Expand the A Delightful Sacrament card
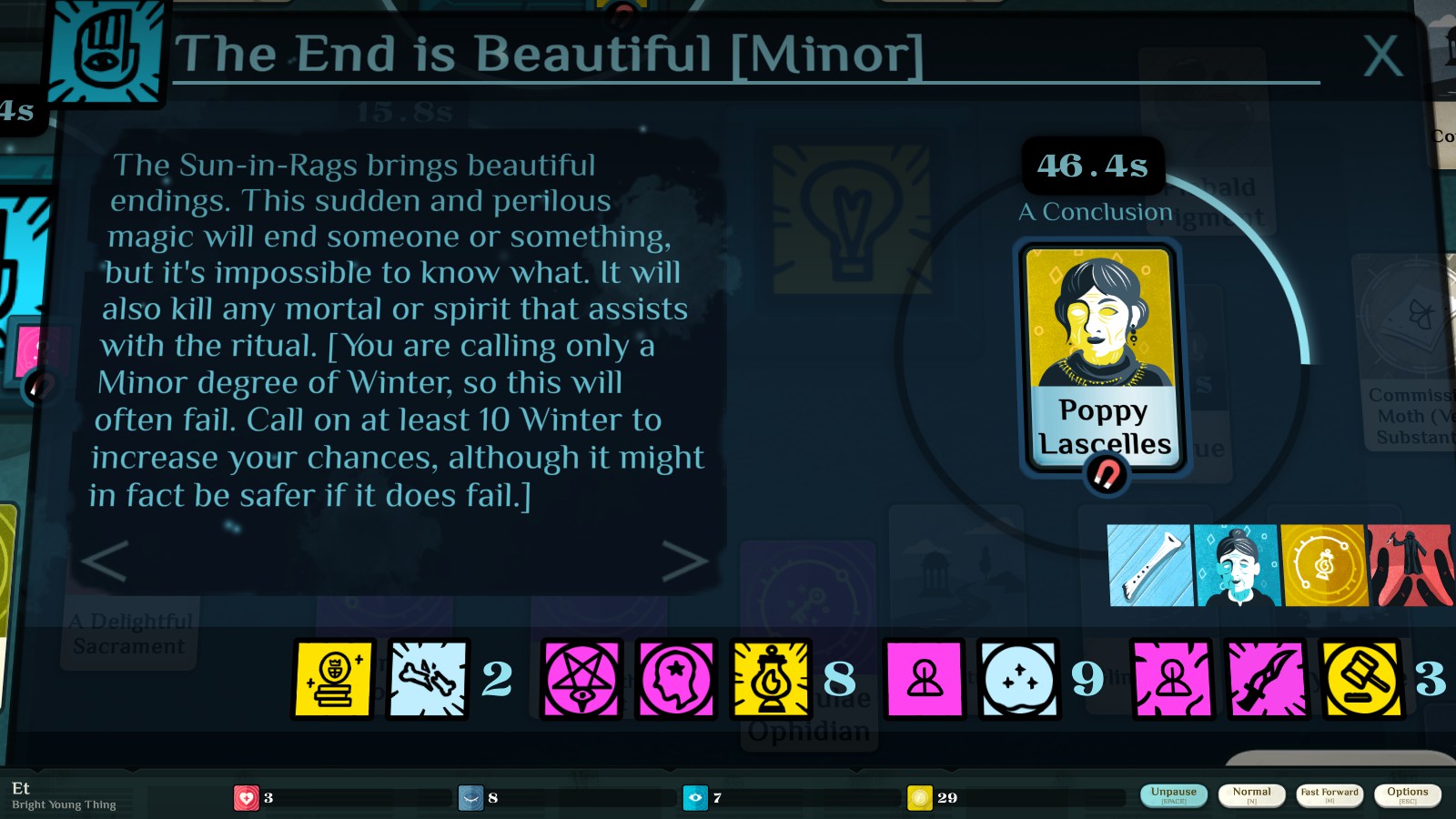 tap(127, 634)
